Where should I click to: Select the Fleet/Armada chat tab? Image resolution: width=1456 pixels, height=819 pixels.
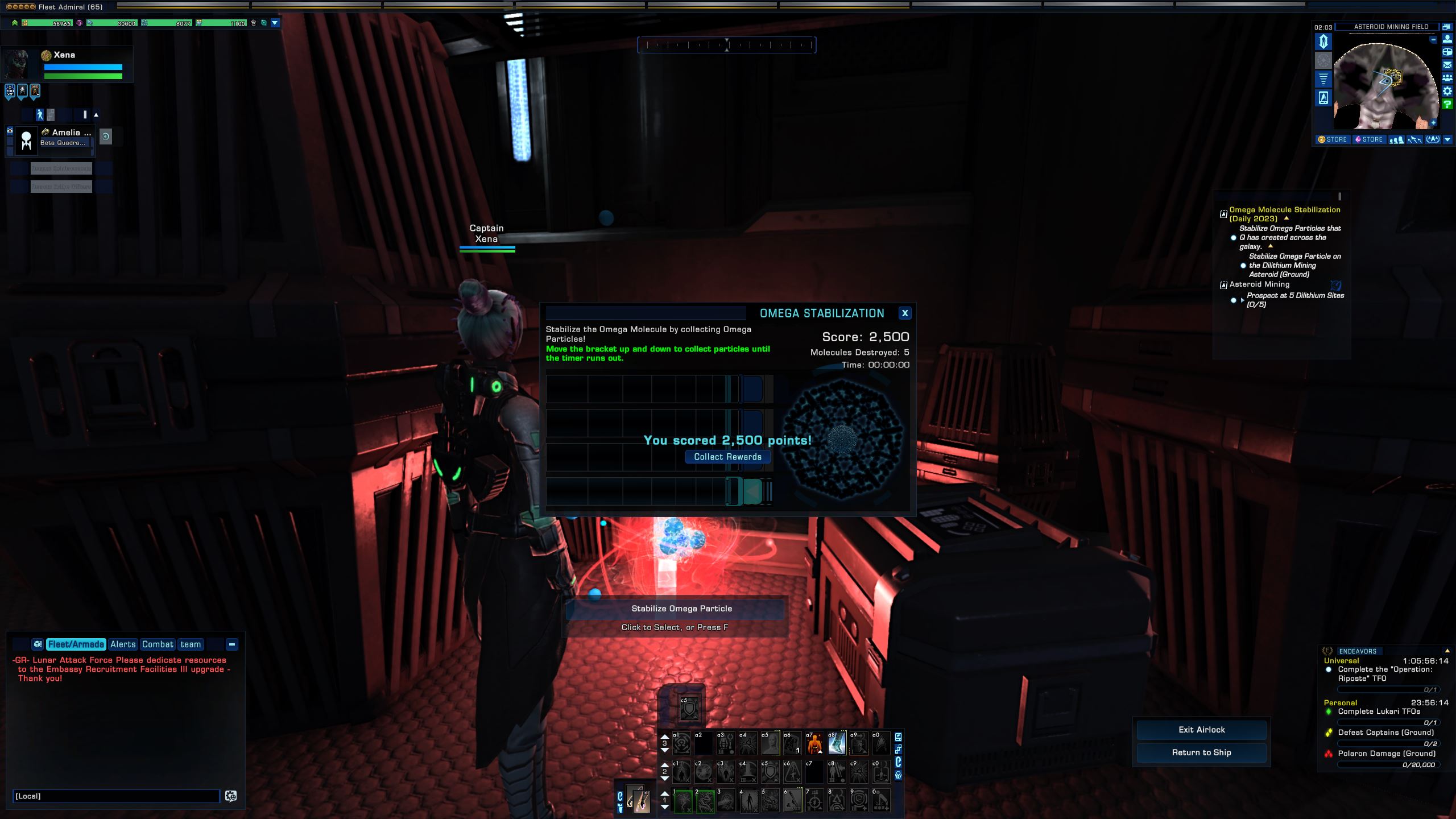[76, 644]
